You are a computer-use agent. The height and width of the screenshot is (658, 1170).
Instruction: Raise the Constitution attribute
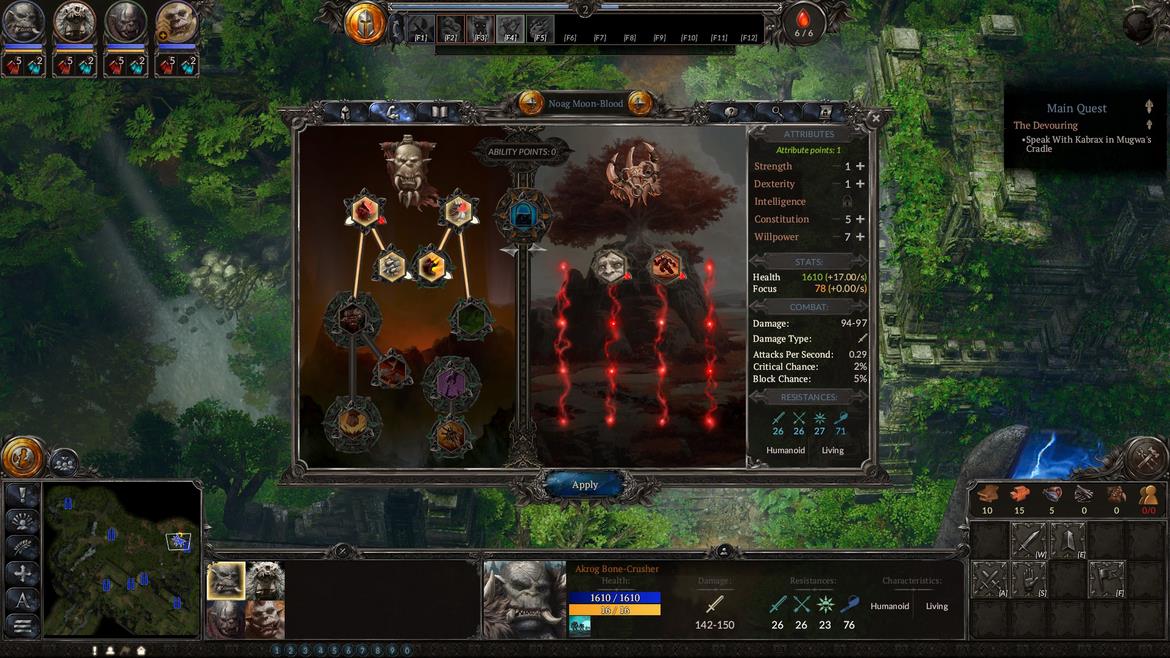pos(860,219)
